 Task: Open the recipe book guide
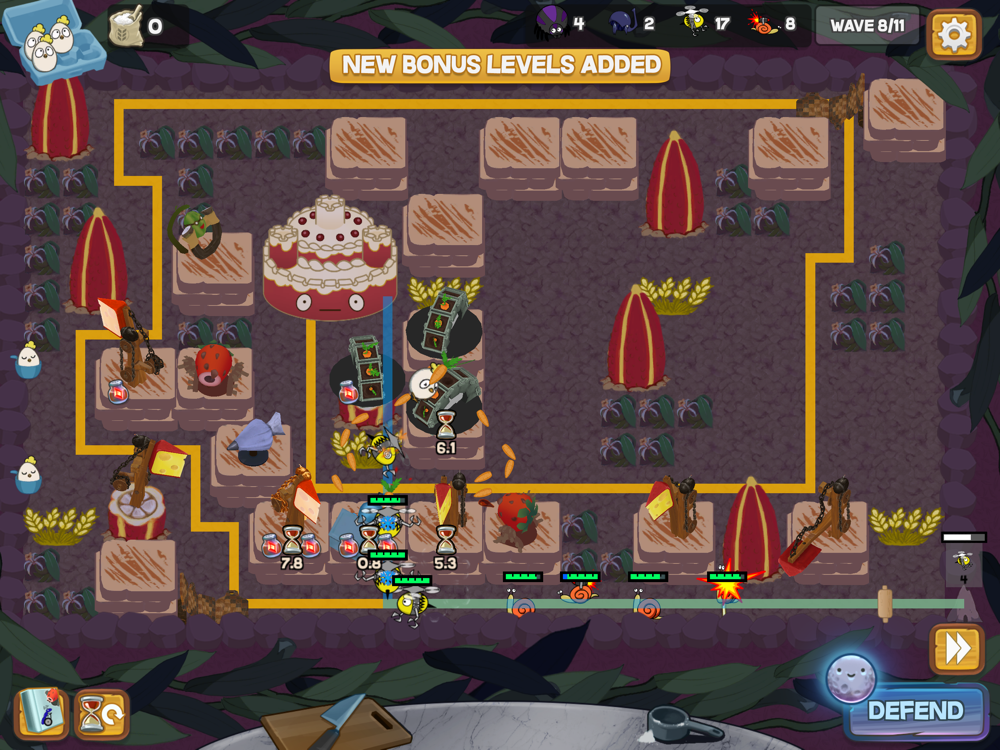[x=41, y=714]
